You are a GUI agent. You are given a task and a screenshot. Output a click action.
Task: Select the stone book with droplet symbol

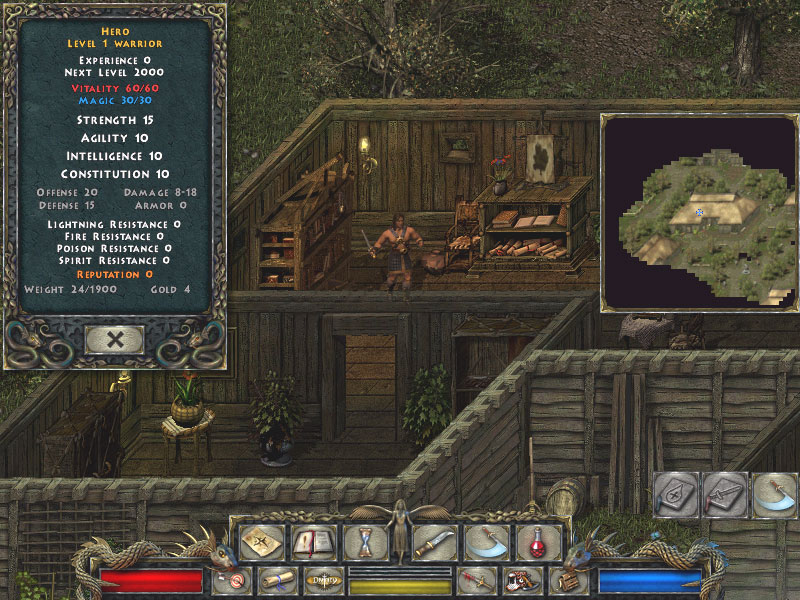[x=675, y=495]
